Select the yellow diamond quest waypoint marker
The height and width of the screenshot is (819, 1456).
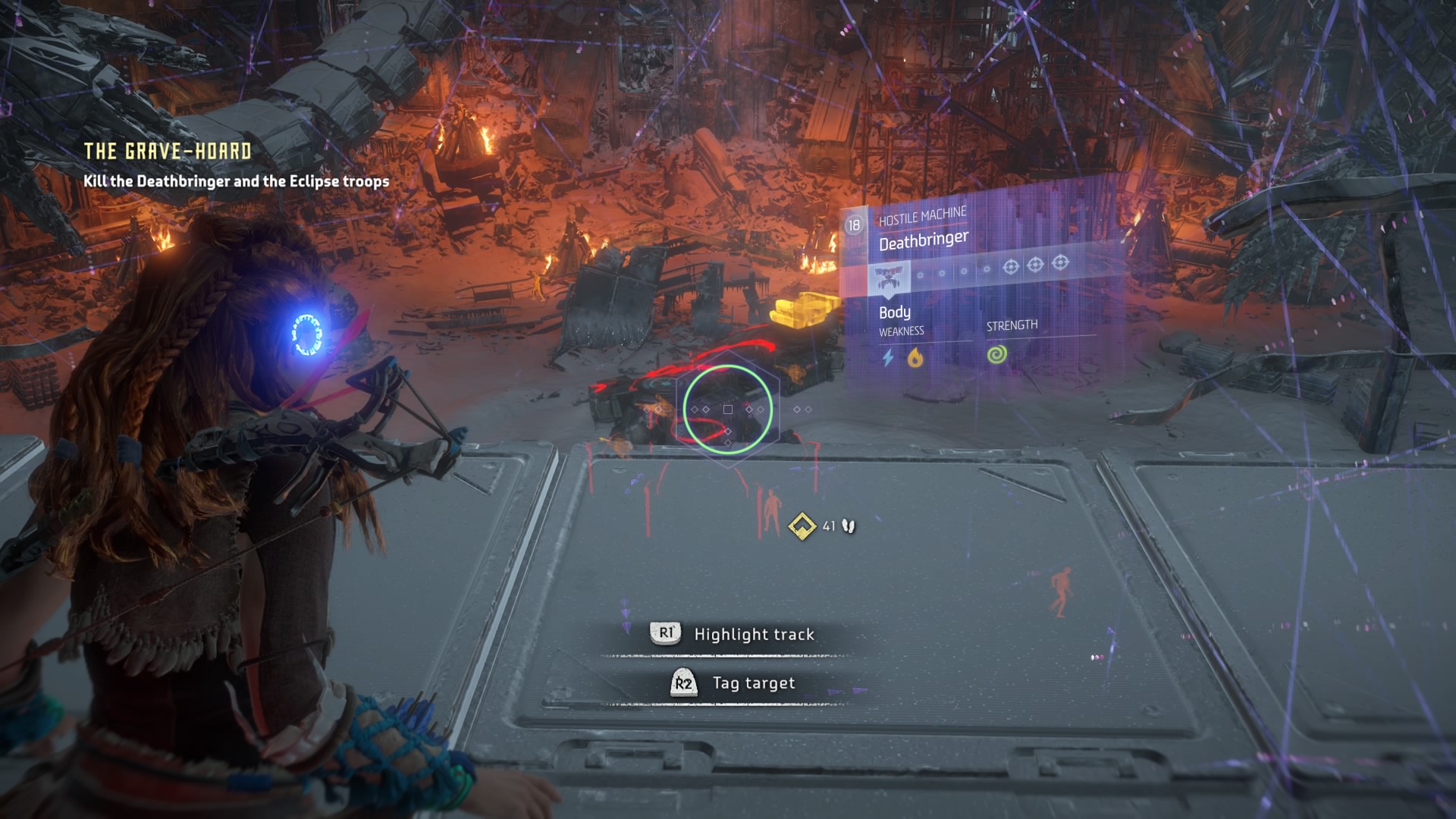(802, 526)
